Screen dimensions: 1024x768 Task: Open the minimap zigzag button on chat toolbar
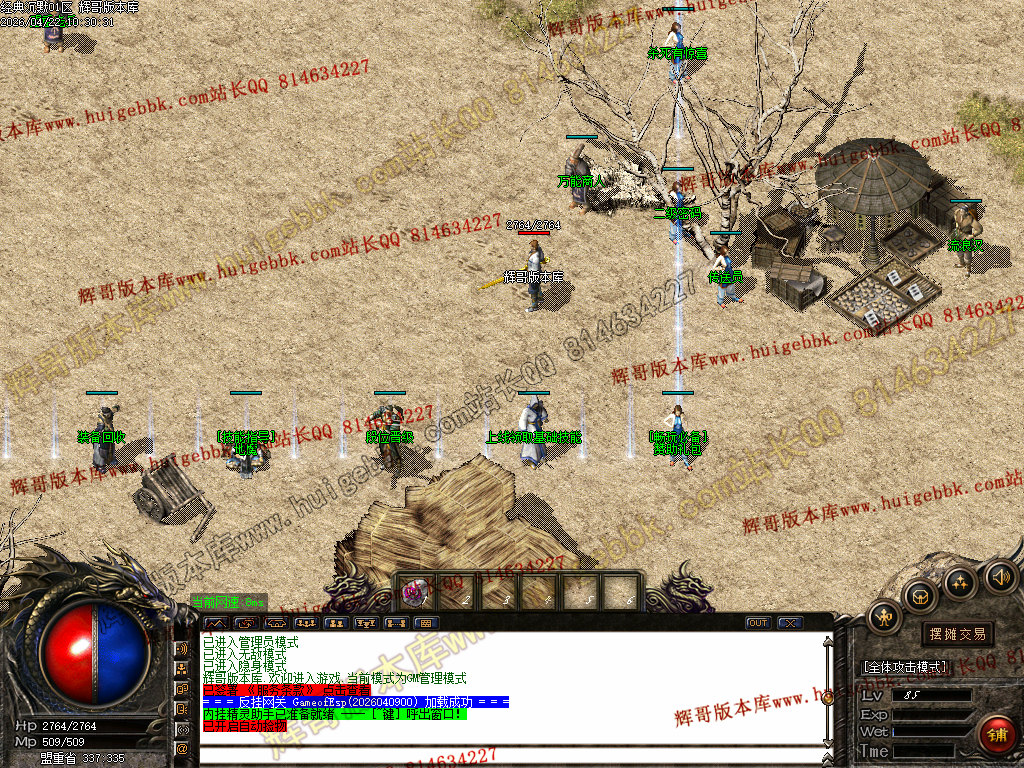215,623
